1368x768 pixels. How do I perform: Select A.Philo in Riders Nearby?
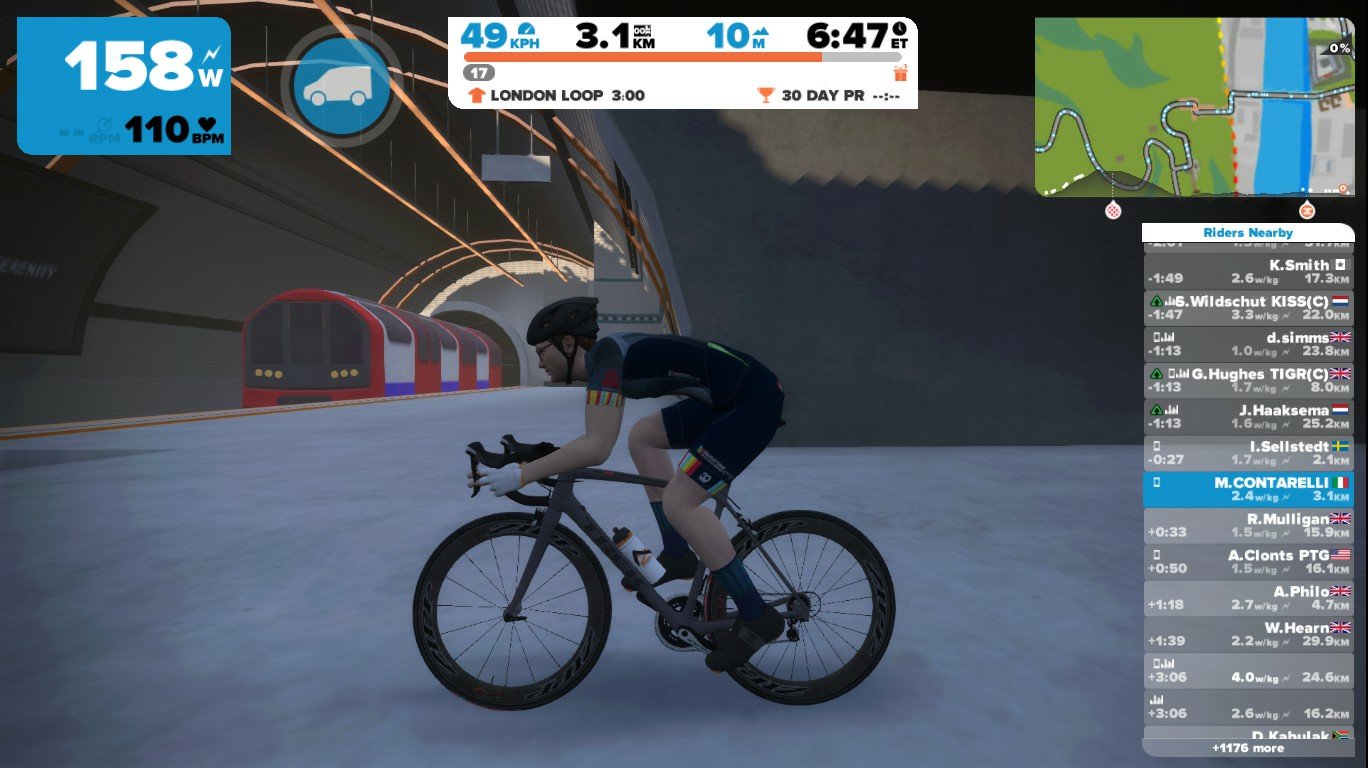coord(1247,598)
